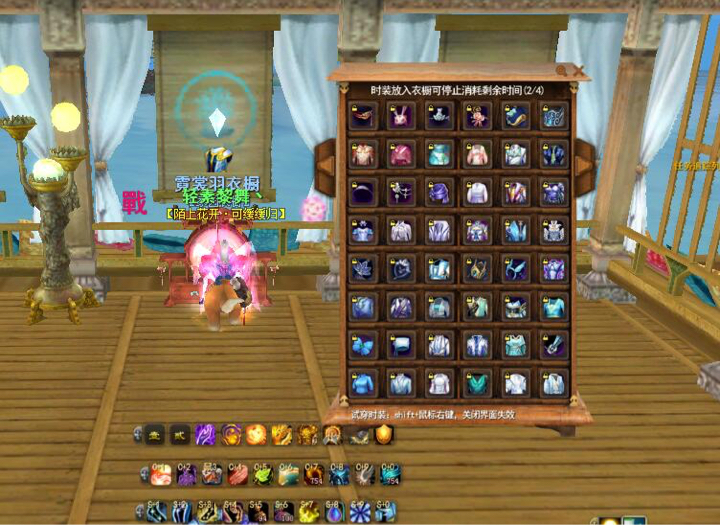Click the 金 icon on the top hotbar

155,434
